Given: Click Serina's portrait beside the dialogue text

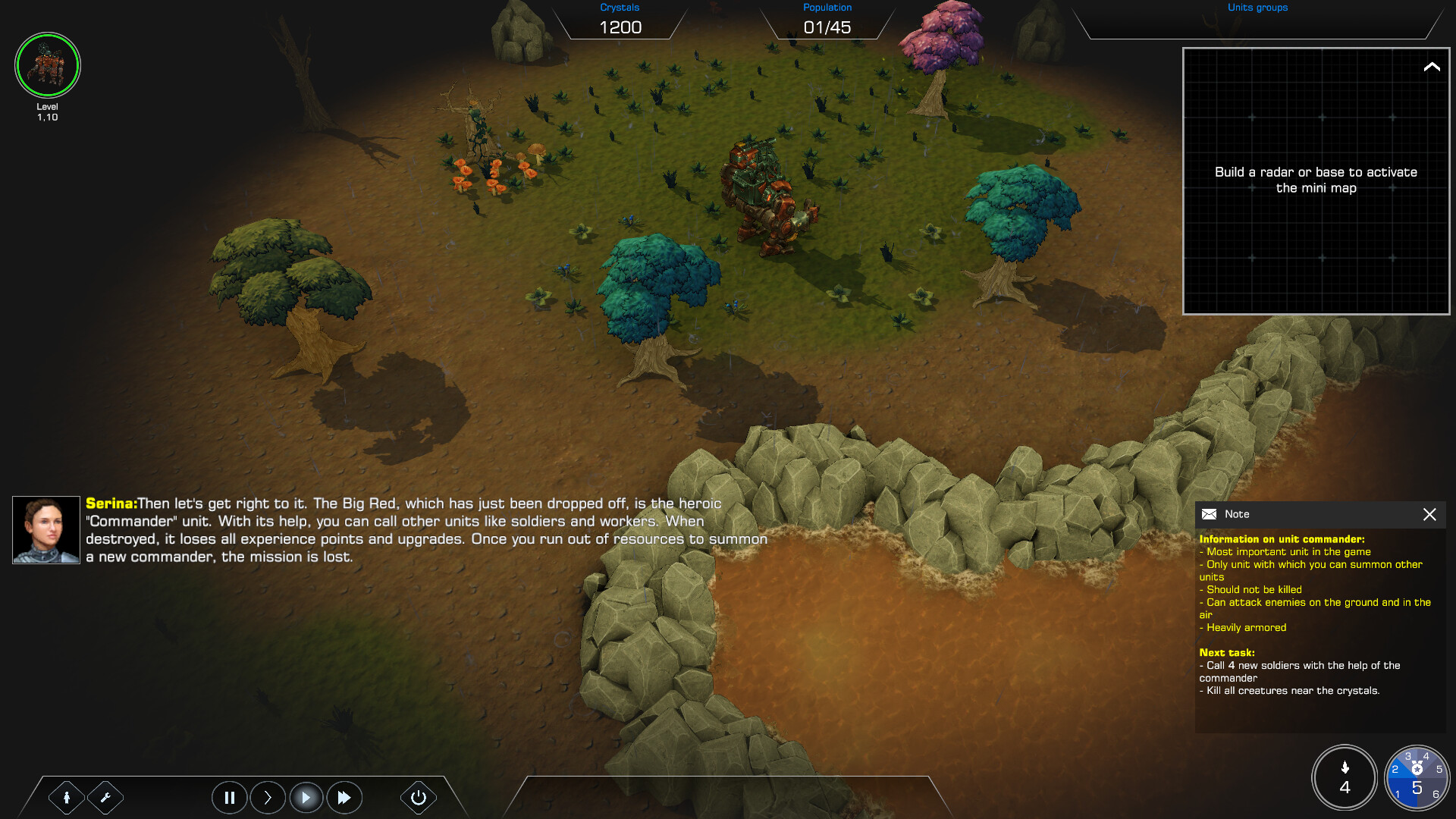Looking at the screenshot, I should [45, 529].
